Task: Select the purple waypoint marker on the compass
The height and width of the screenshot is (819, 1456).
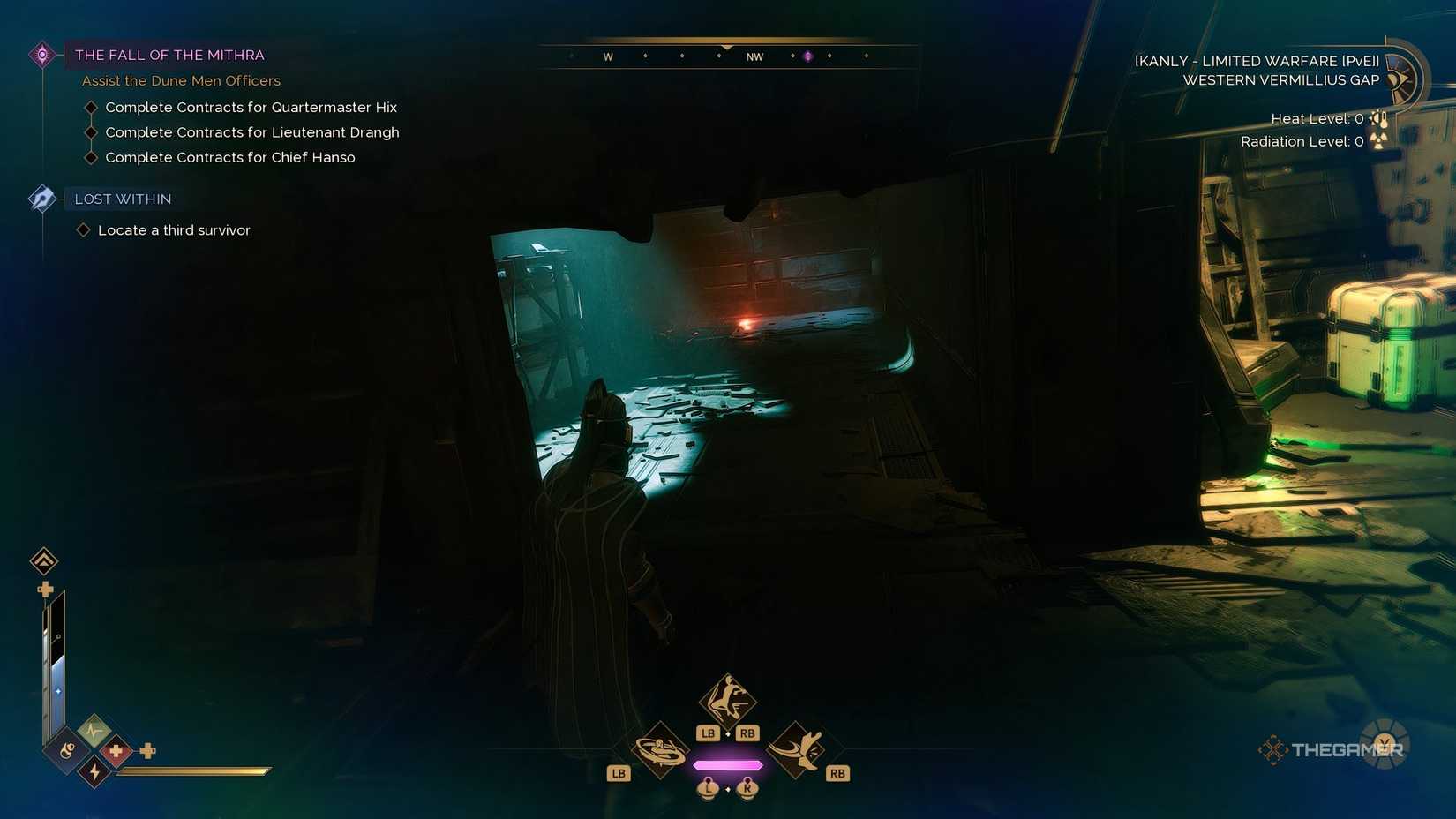Action: click(x=809, y=56)
